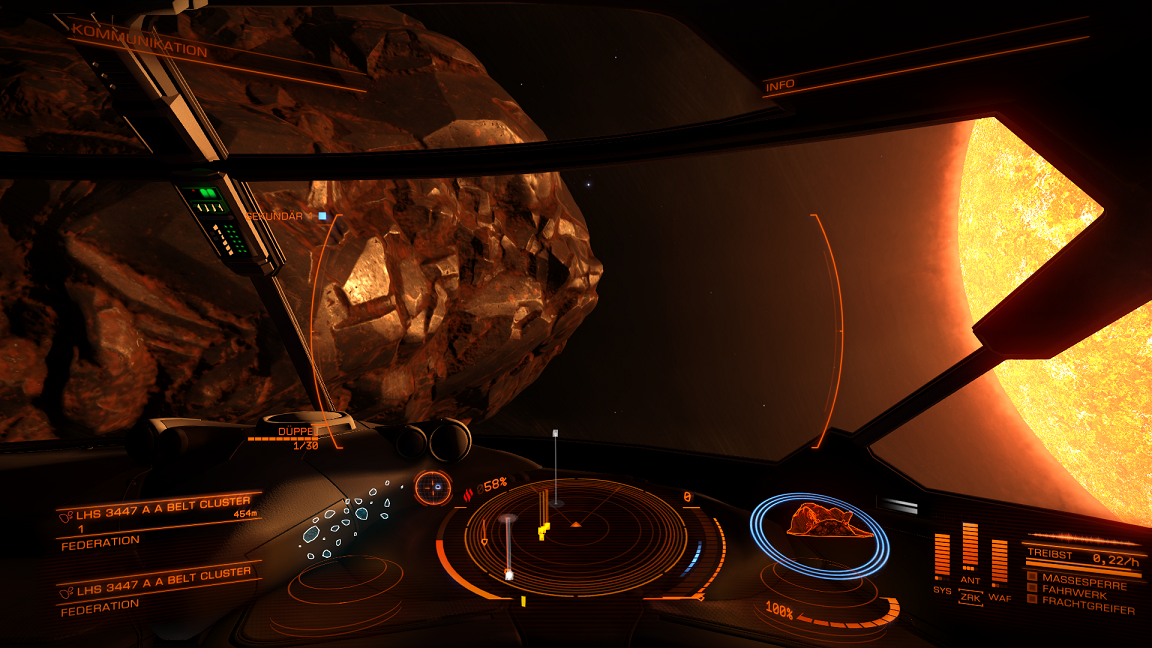Toggle the Massesperre indicator
Screen dimensions: 1152x648
pyautogui.click(x=1032, y=577)
